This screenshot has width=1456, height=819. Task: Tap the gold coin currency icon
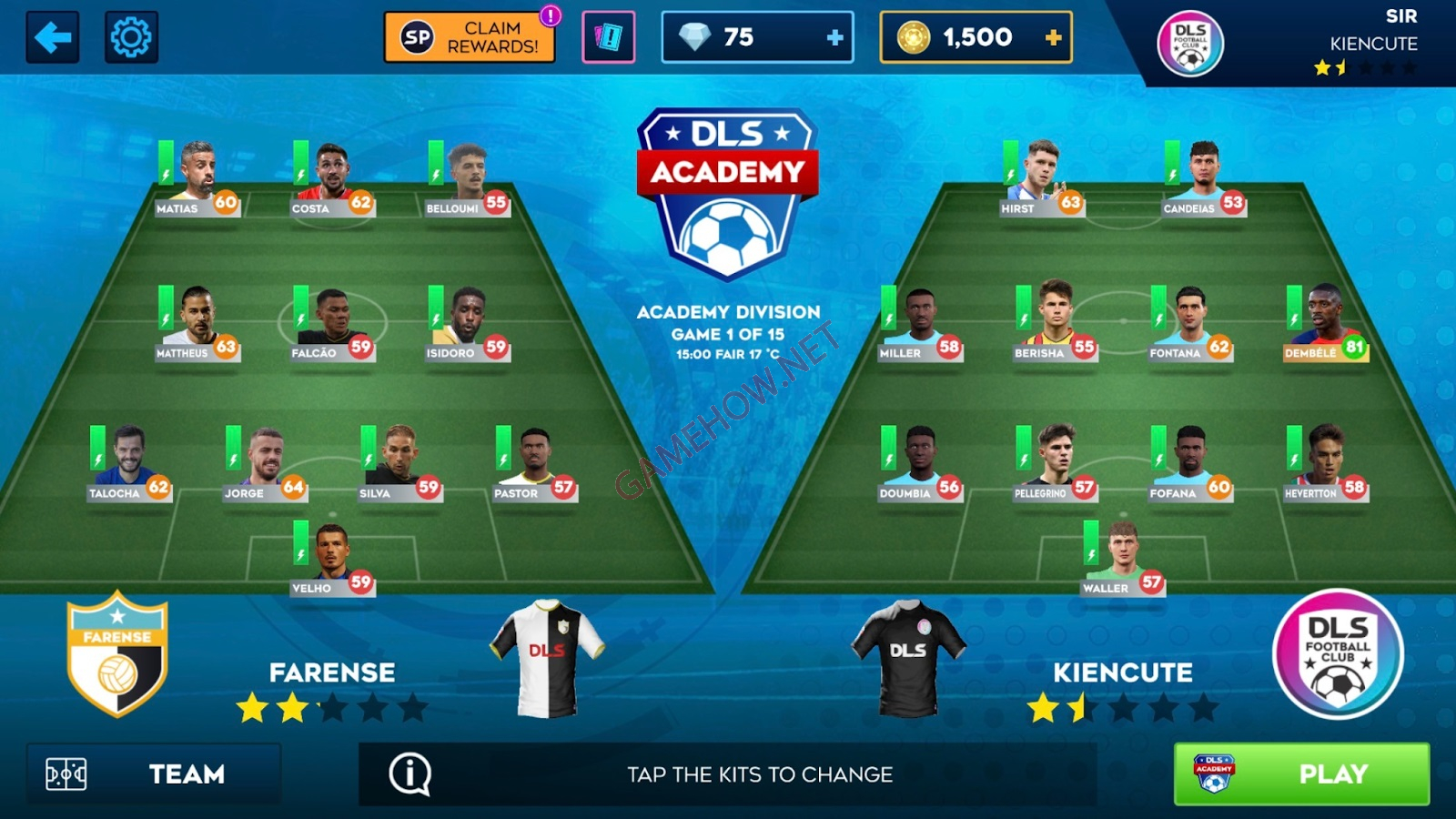(x=912, y=37)
